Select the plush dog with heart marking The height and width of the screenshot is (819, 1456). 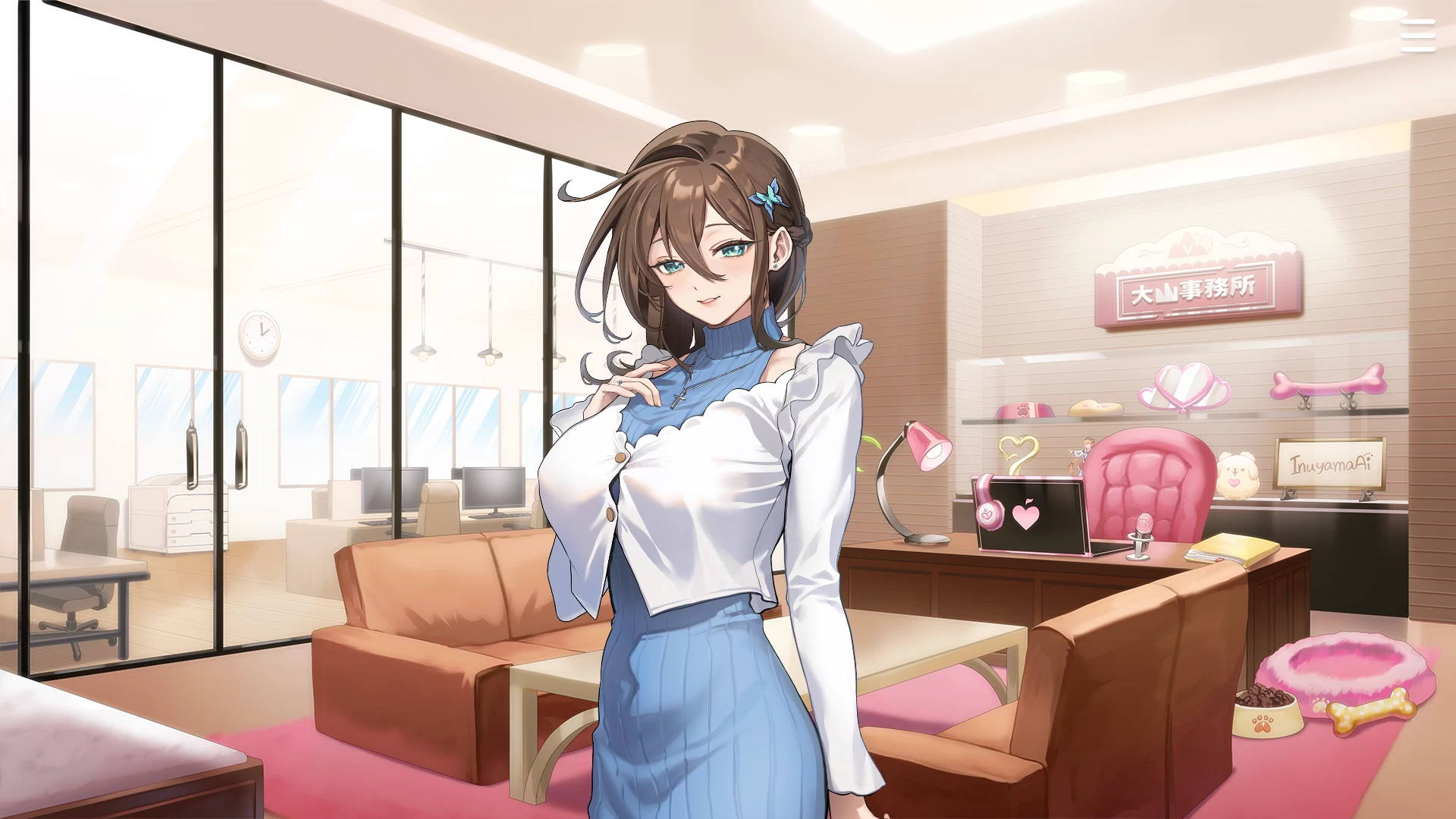[x=1238, y=475]
